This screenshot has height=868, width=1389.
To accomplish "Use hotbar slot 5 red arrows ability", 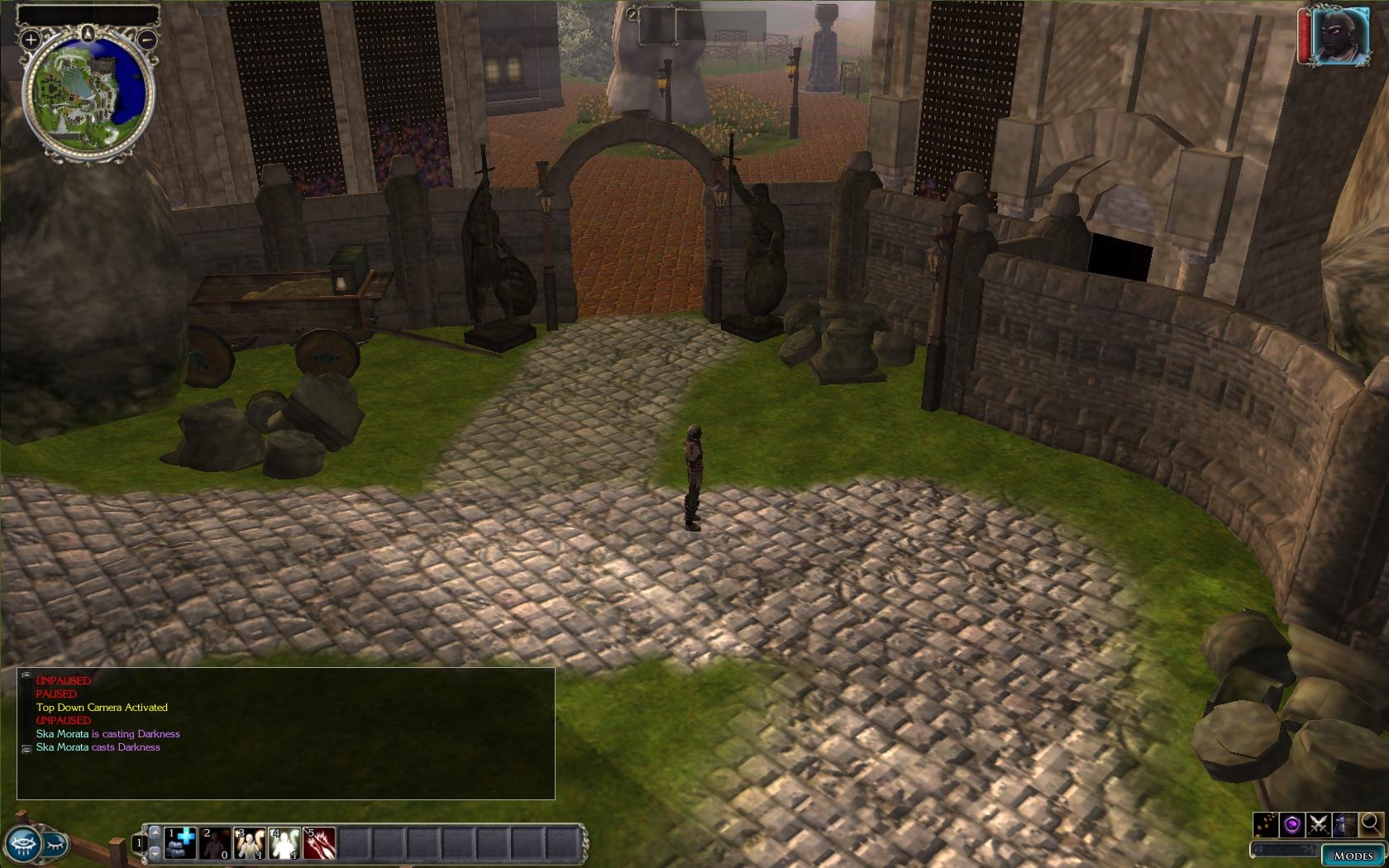I will (x=319, y=843).
